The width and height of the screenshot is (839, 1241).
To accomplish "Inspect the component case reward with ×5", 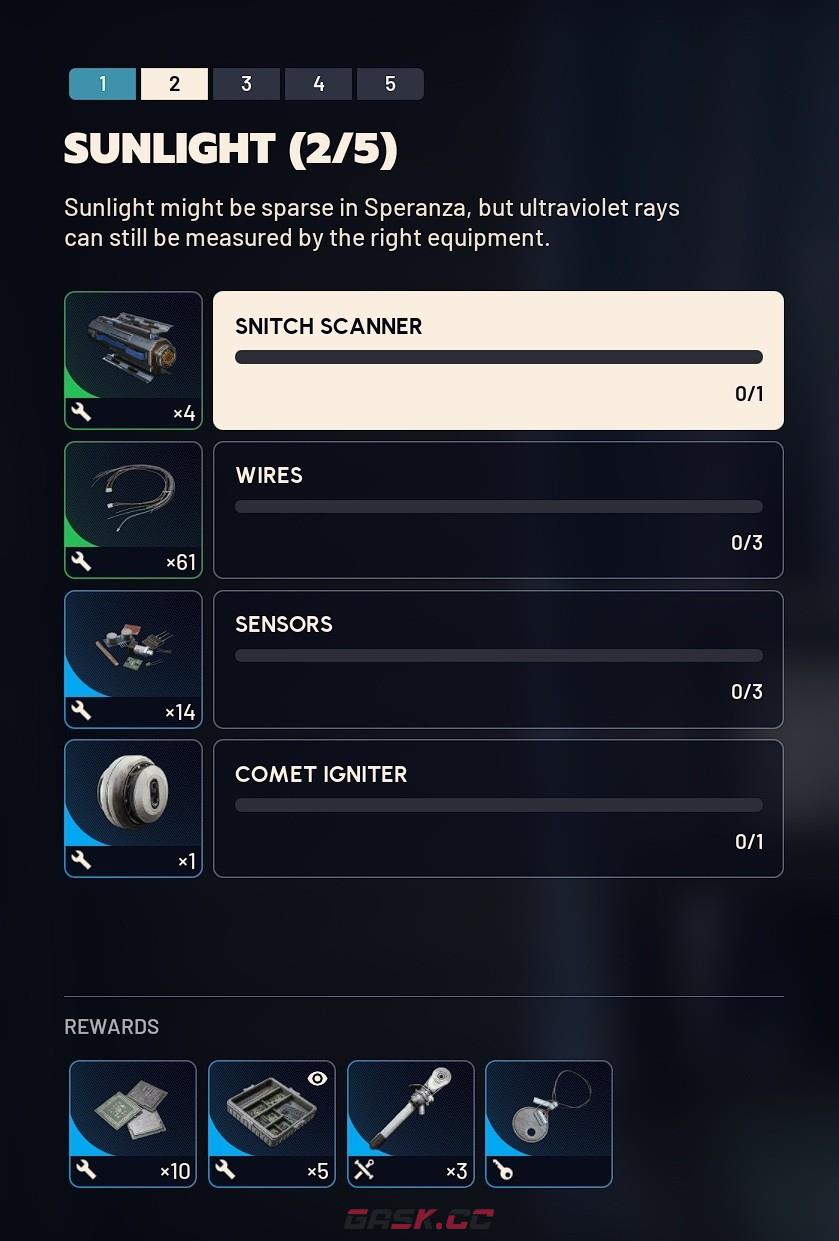I will point(272,1123).
